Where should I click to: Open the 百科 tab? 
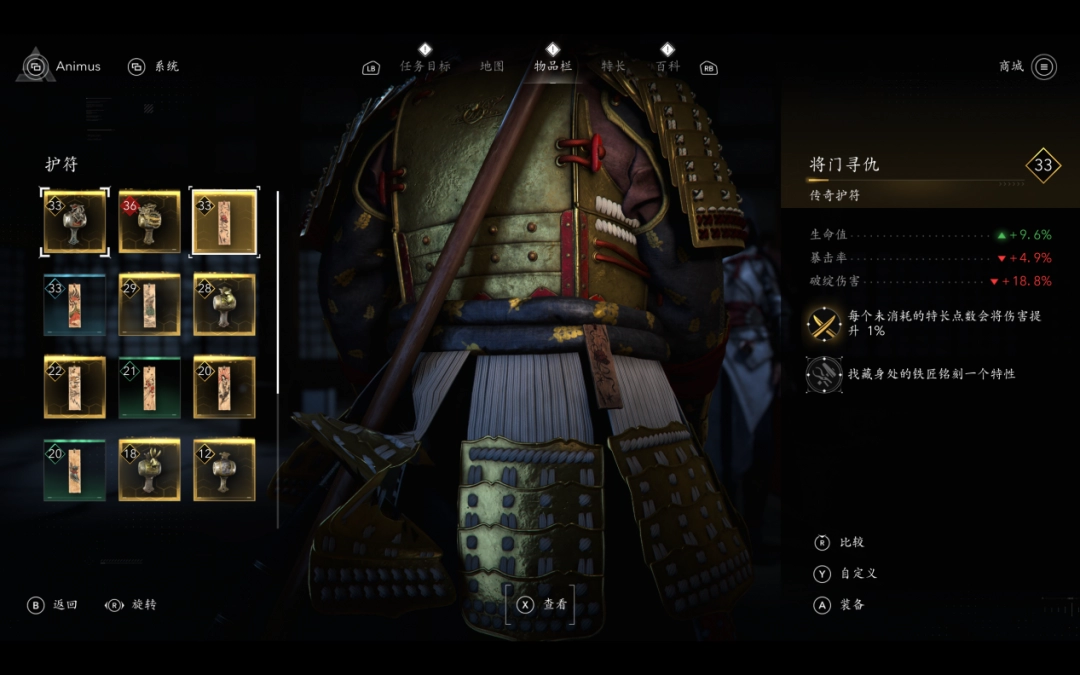click(667, 66)
